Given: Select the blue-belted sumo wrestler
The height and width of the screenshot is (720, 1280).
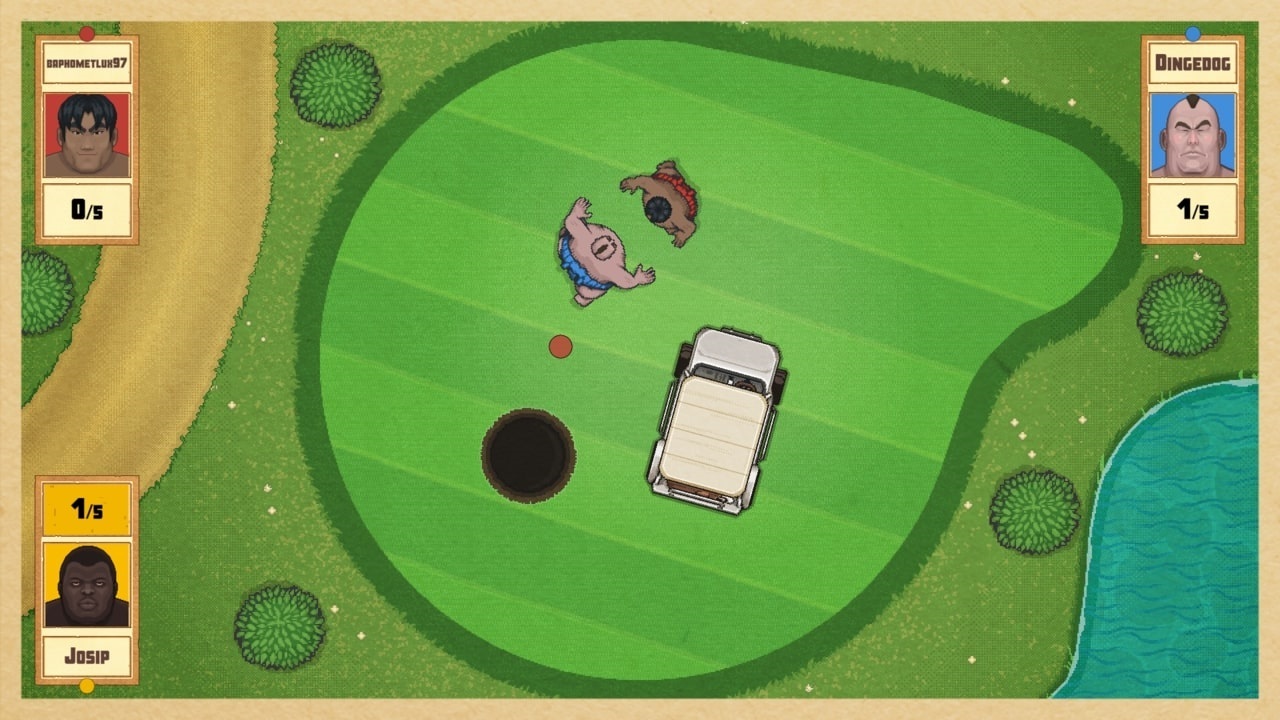Looking at the screenshot, I should click(x=595, y=250).
